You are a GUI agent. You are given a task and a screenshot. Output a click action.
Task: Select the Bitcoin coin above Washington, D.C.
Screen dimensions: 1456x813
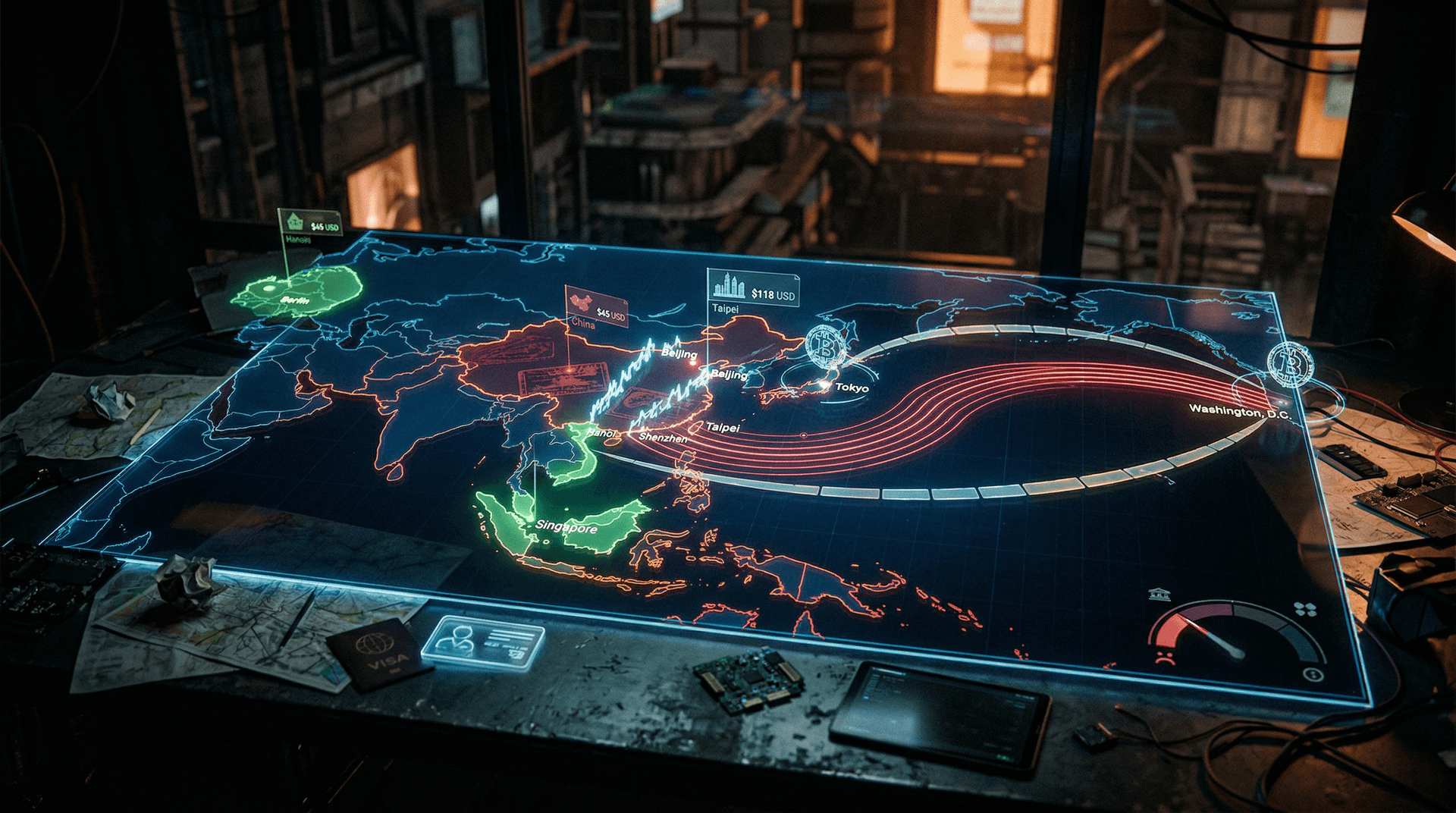pos(1290,364)
